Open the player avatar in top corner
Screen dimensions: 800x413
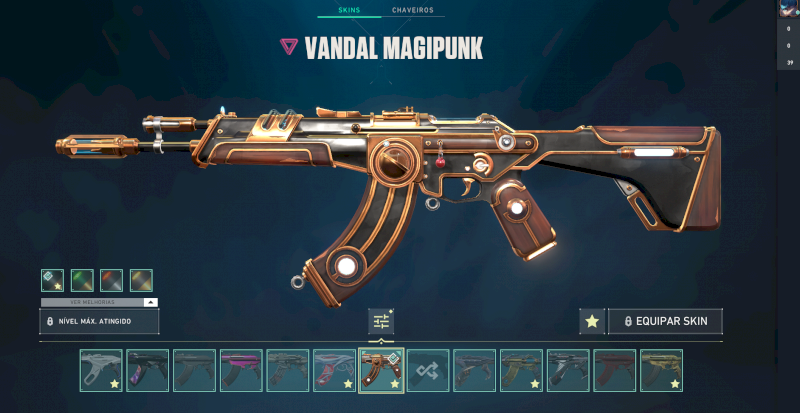pos(788,8)
